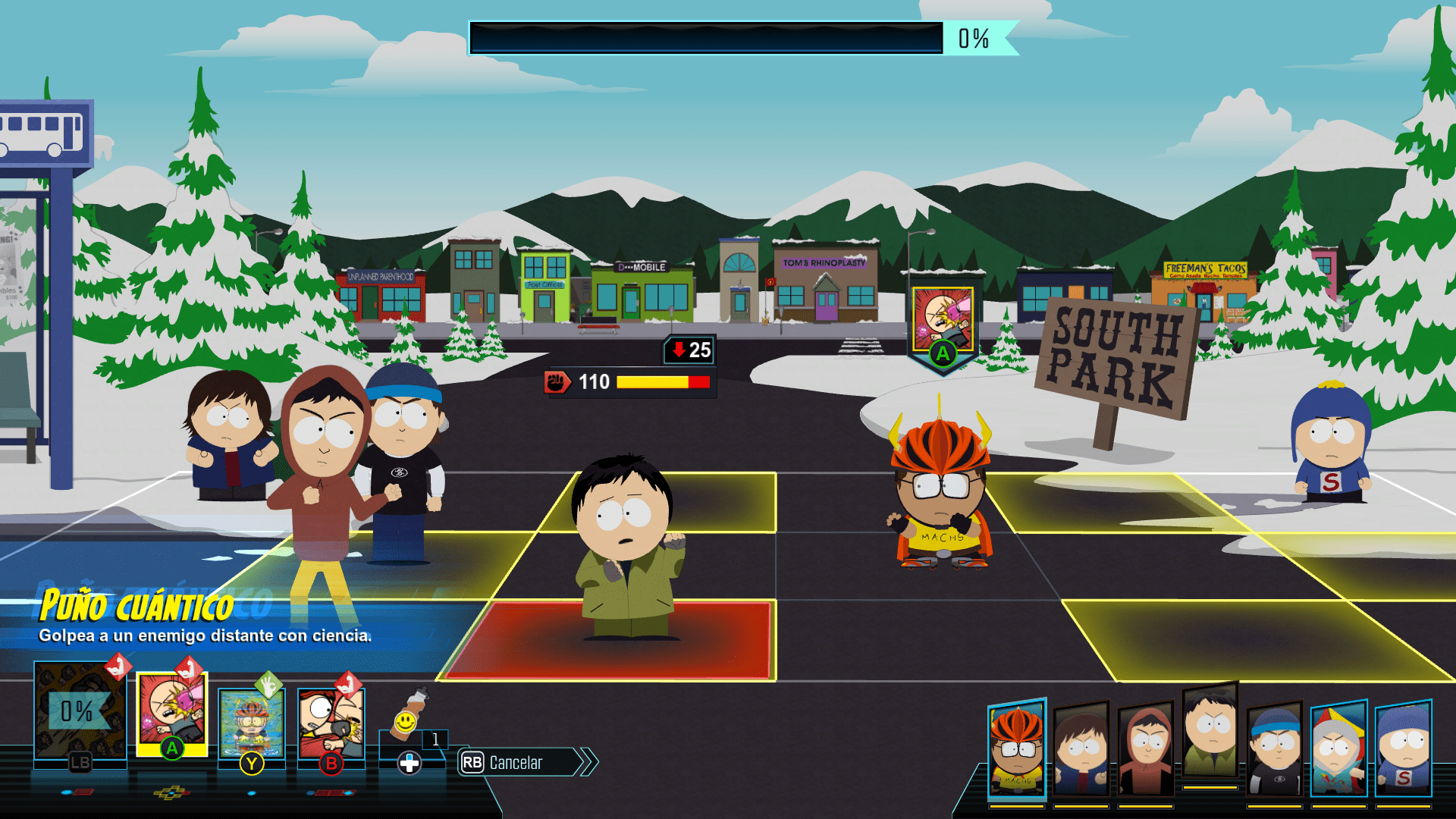This screenshot has width=1456, height=819.
Task: Click the blue S-shirt character portrait
Action: [x=1407, y=747]
